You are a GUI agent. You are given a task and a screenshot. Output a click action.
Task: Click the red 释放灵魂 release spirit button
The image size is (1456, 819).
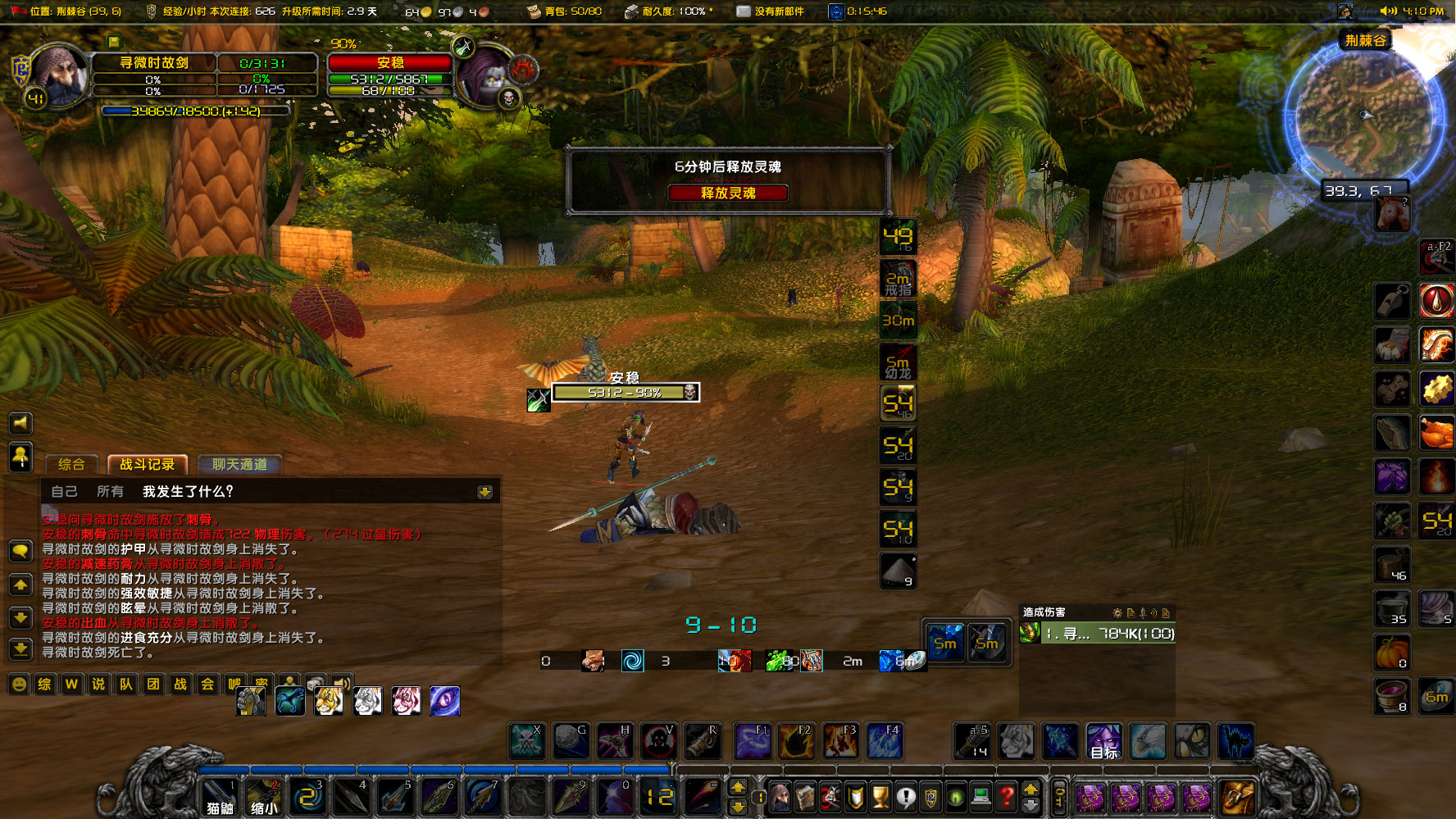727,193
